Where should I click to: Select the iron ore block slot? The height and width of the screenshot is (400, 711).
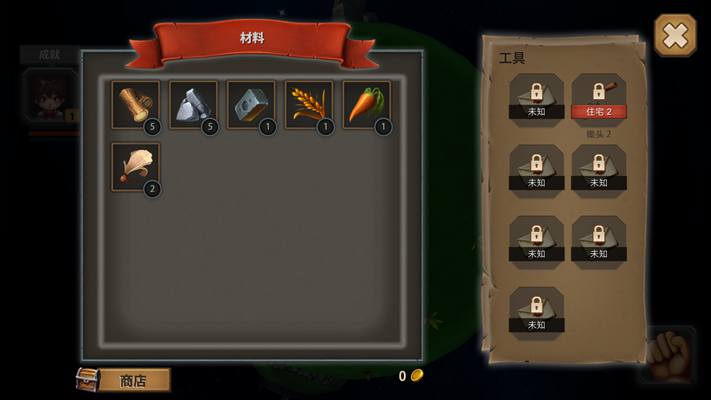tap(251, 105)
